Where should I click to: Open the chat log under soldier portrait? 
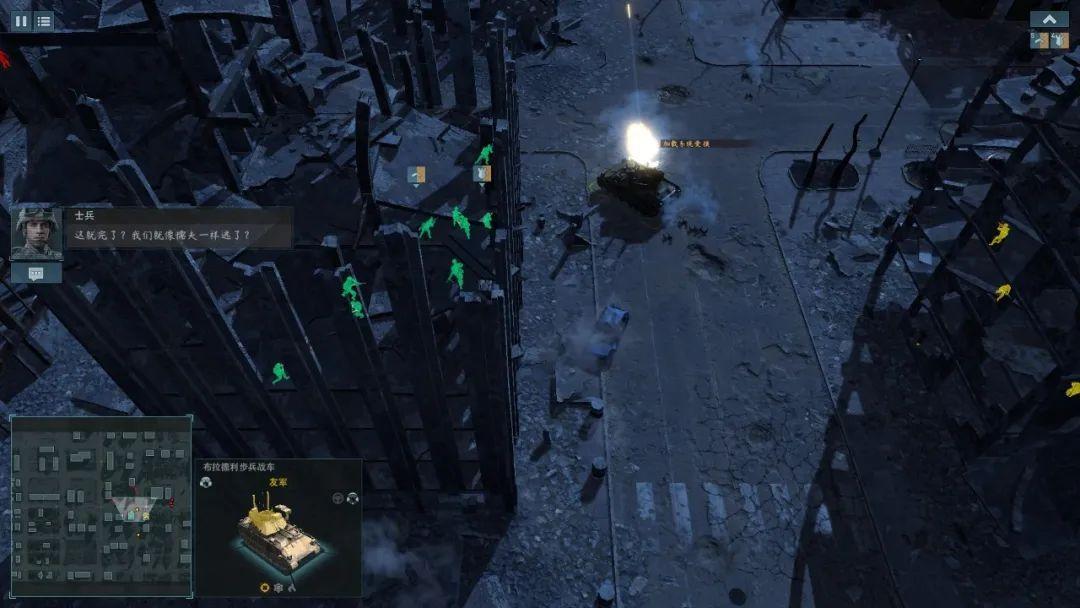click(x=36, y=273)
